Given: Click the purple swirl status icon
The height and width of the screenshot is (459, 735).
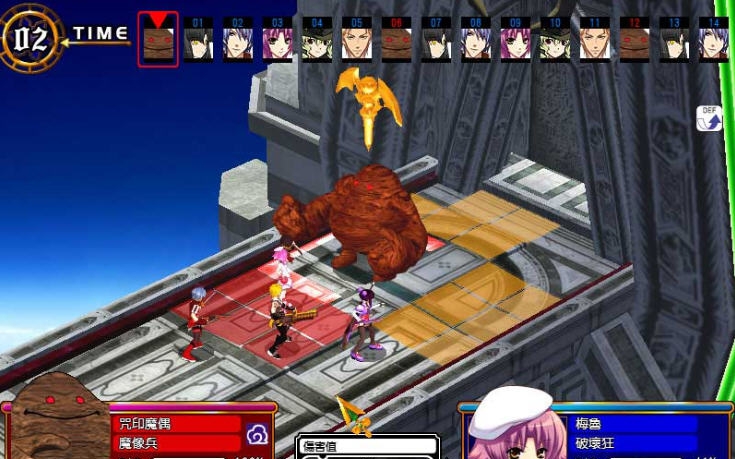Looking at the screenshot, I should (257, 434).
